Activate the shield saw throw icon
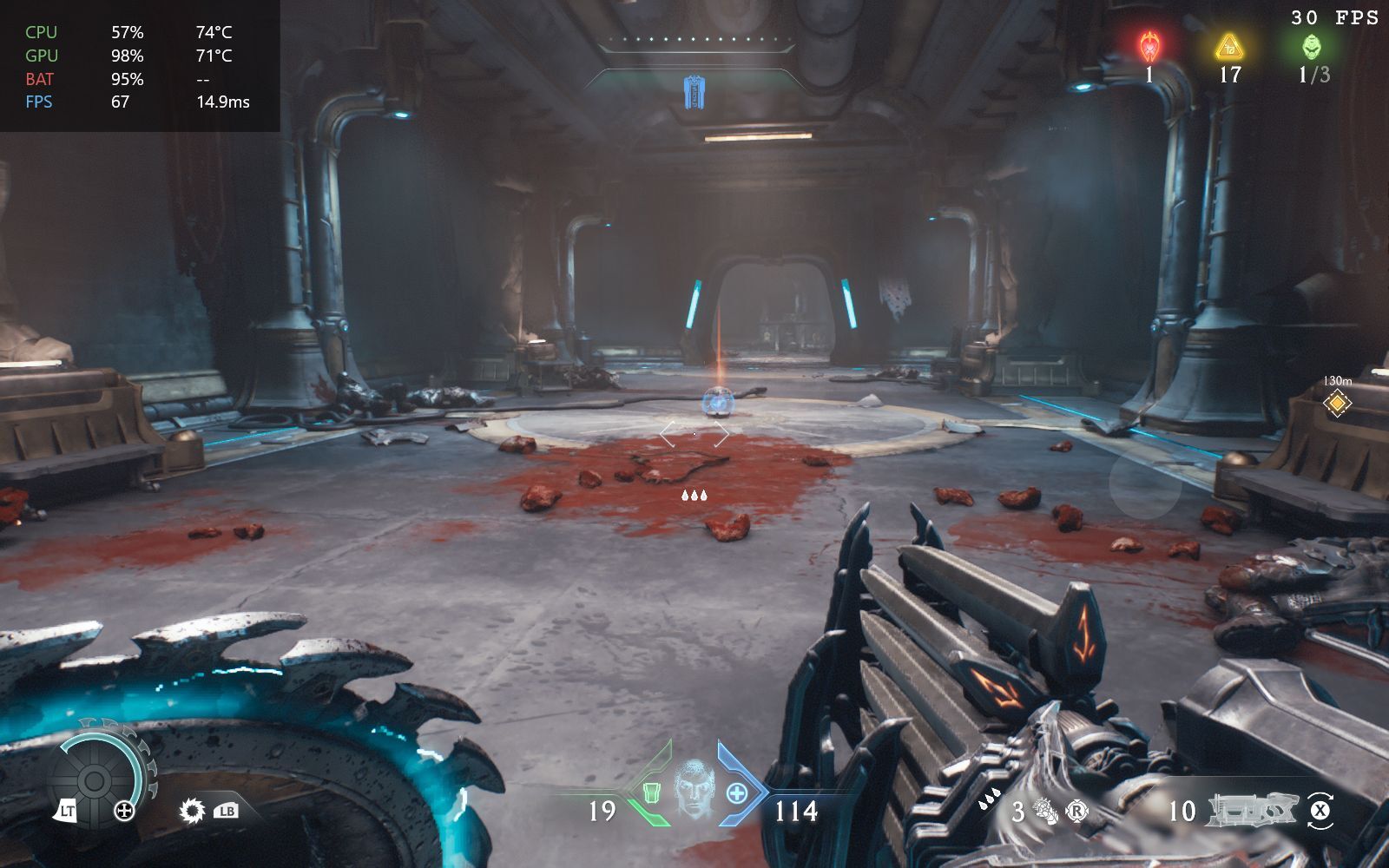Viewport: 1389px width, 868px height. (x=192, y=812)
